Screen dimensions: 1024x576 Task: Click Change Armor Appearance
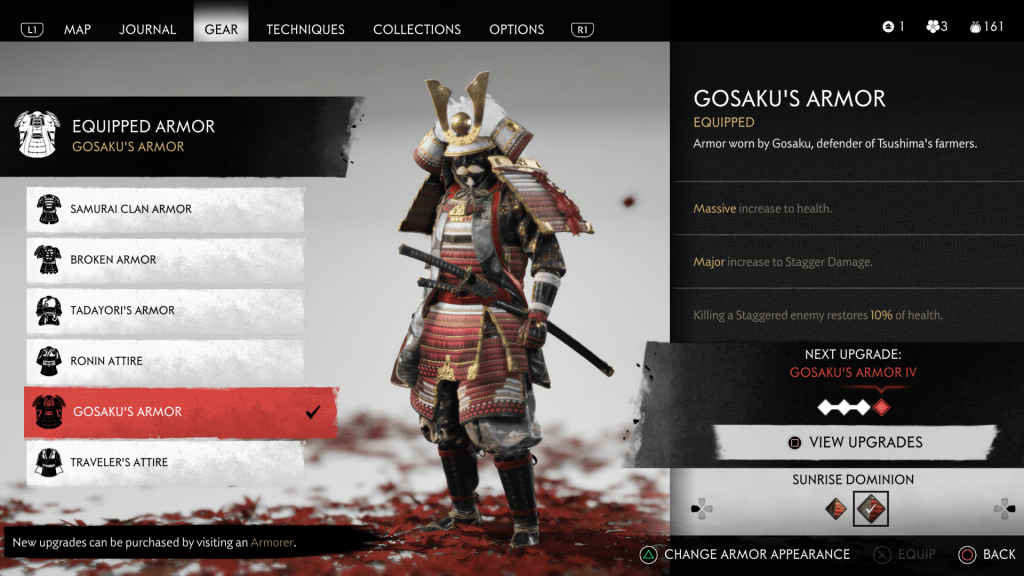click(745, 554)
